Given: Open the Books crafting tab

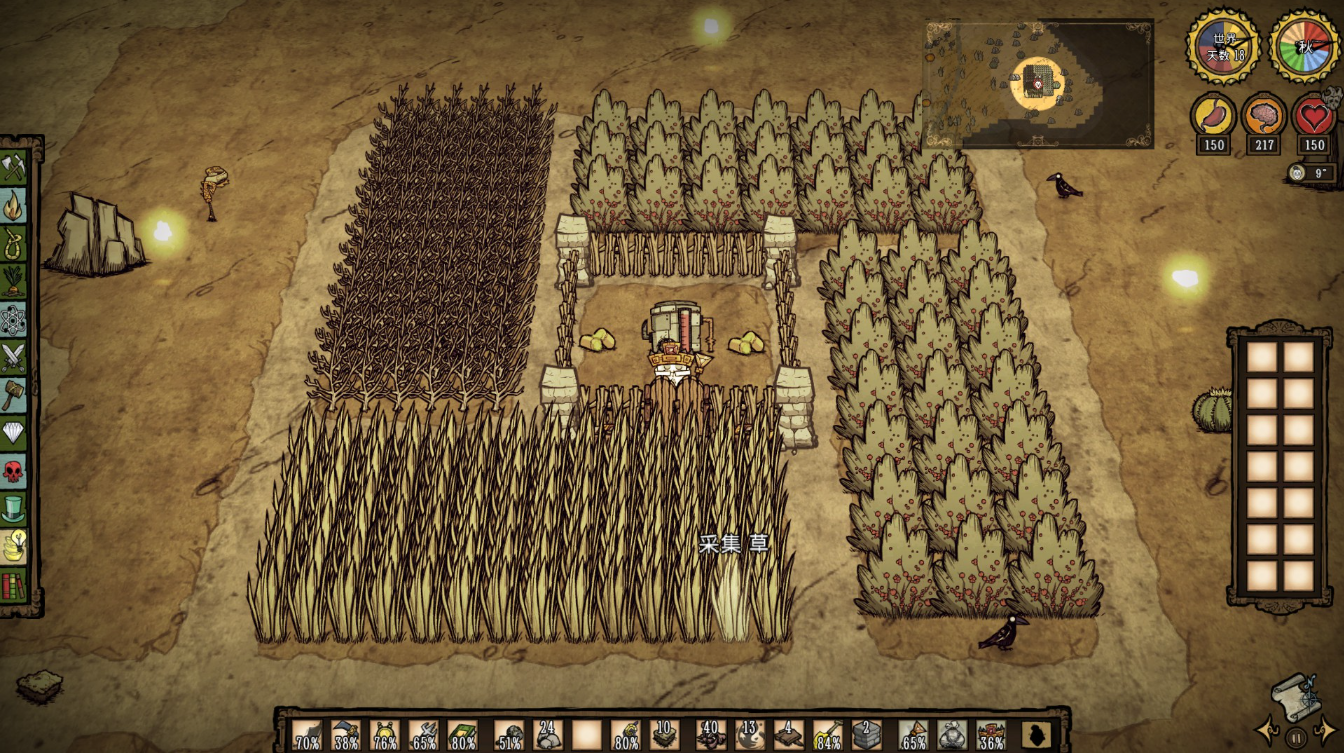Looking at the screenshot, I should (x=14, y=585).
